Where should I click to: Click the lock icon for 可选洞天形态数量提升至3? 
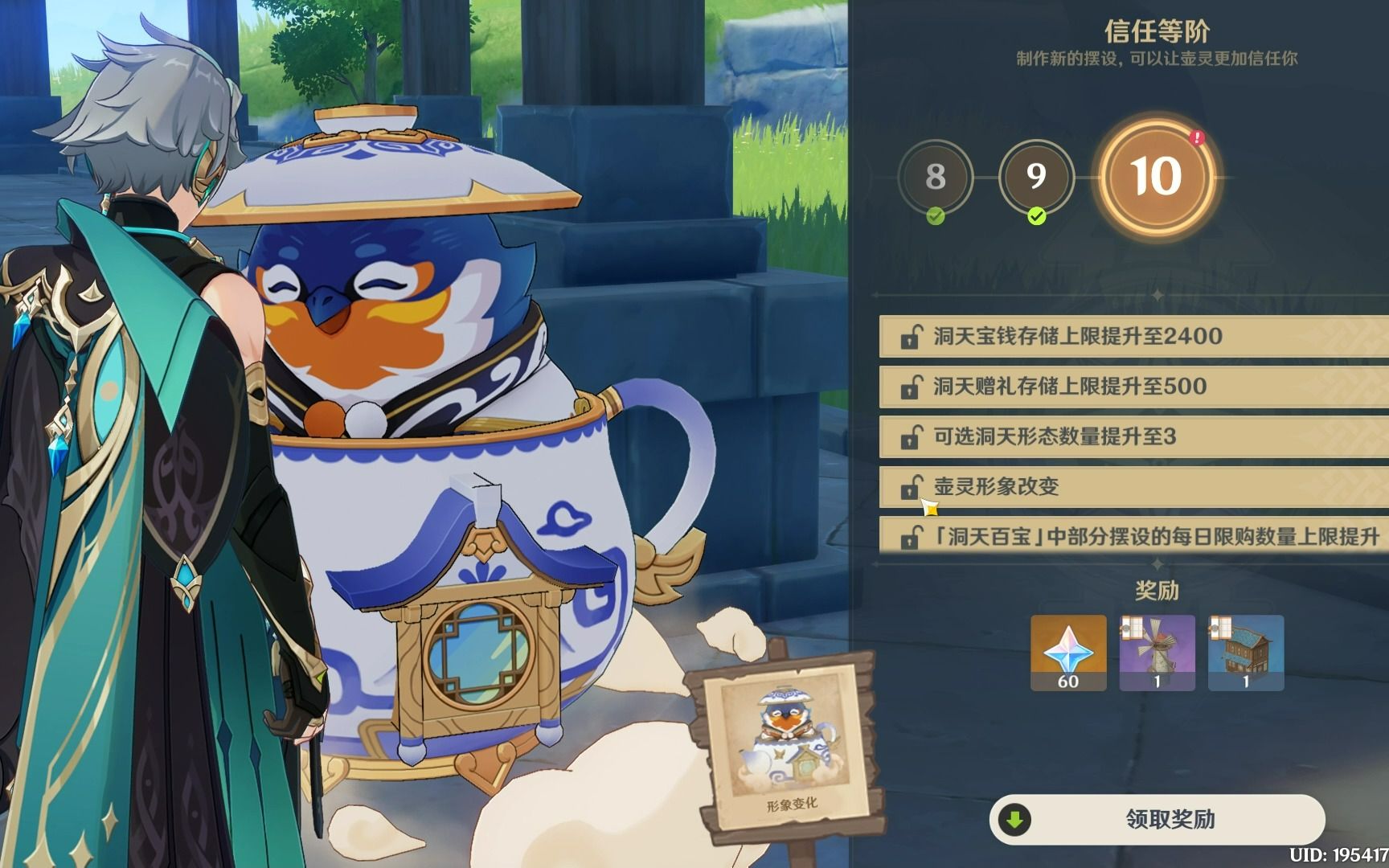click(912, 436)
